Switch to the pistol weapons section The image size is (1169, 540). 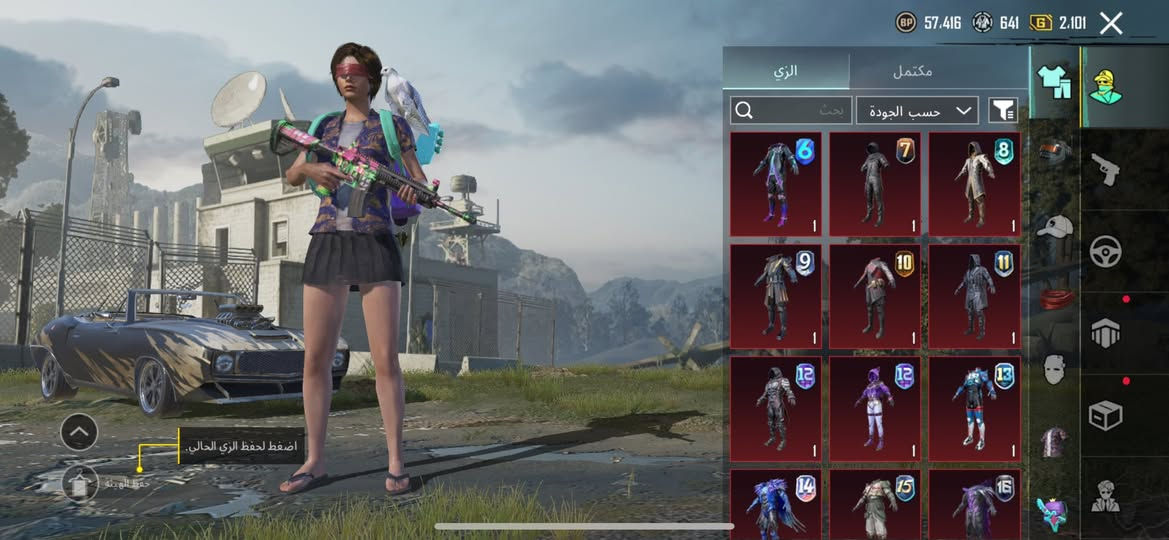point(1105,168)
